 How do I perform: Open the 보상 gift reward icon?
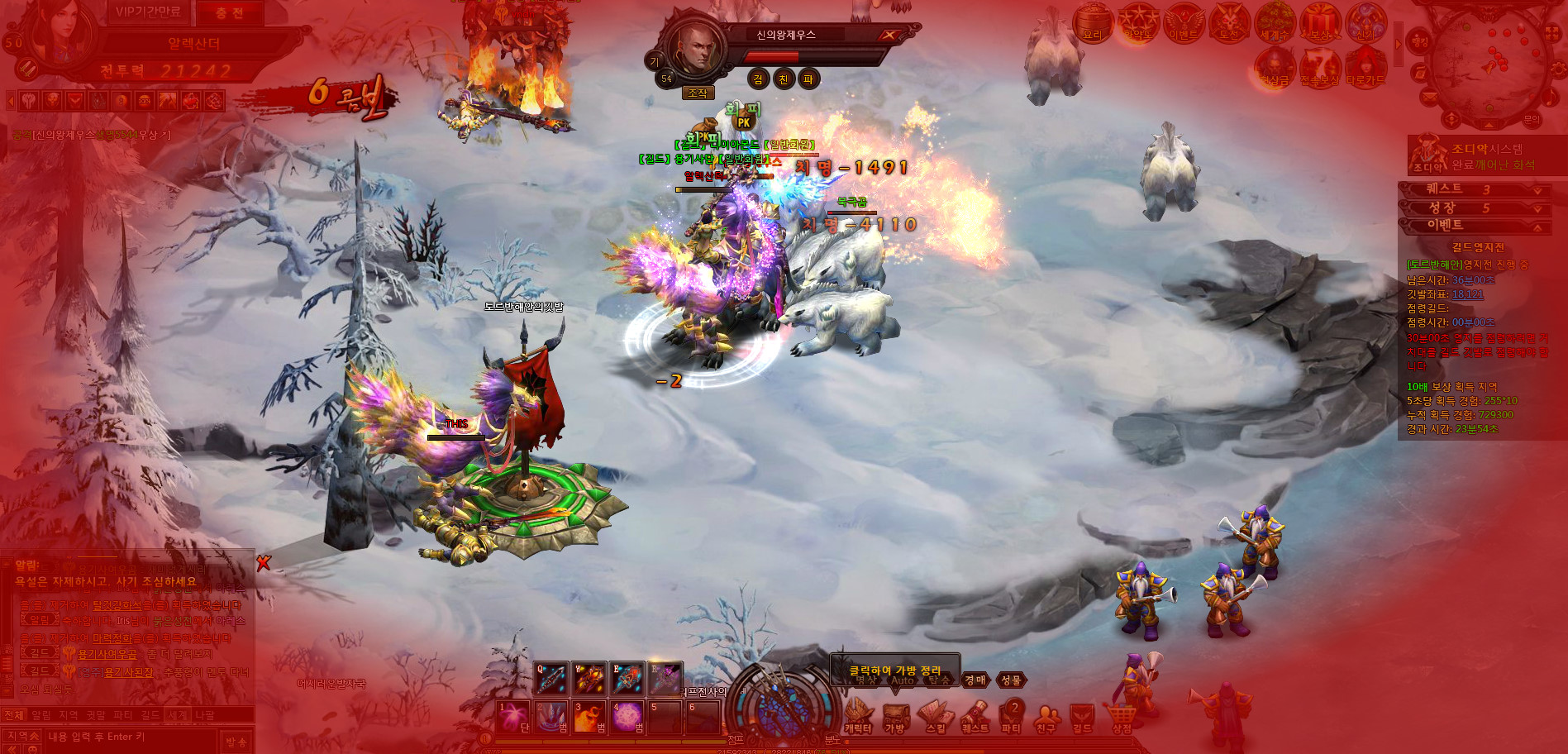1319,22
